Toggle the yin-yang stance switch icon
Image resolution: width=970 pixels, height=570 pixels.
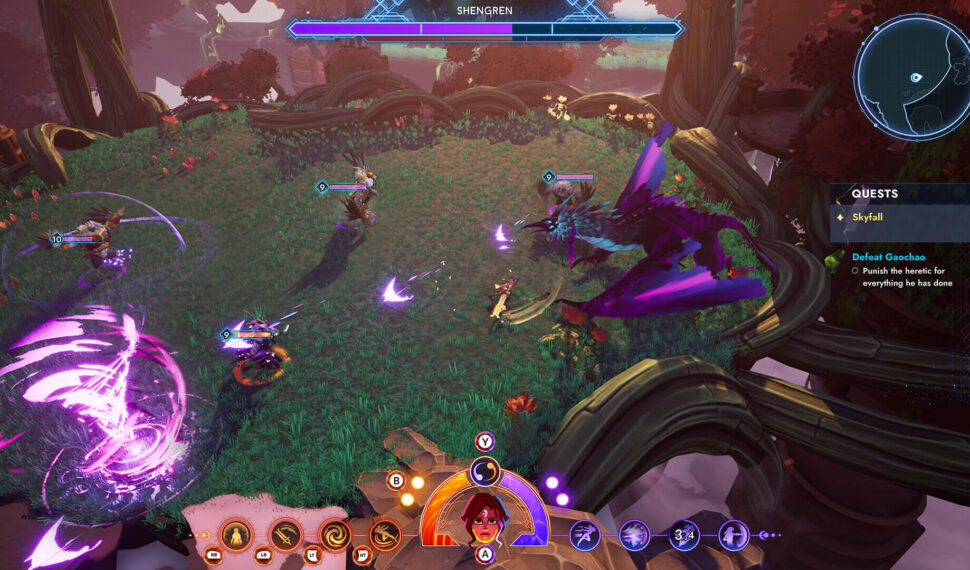pyautogui.click(x=485, y=473)
